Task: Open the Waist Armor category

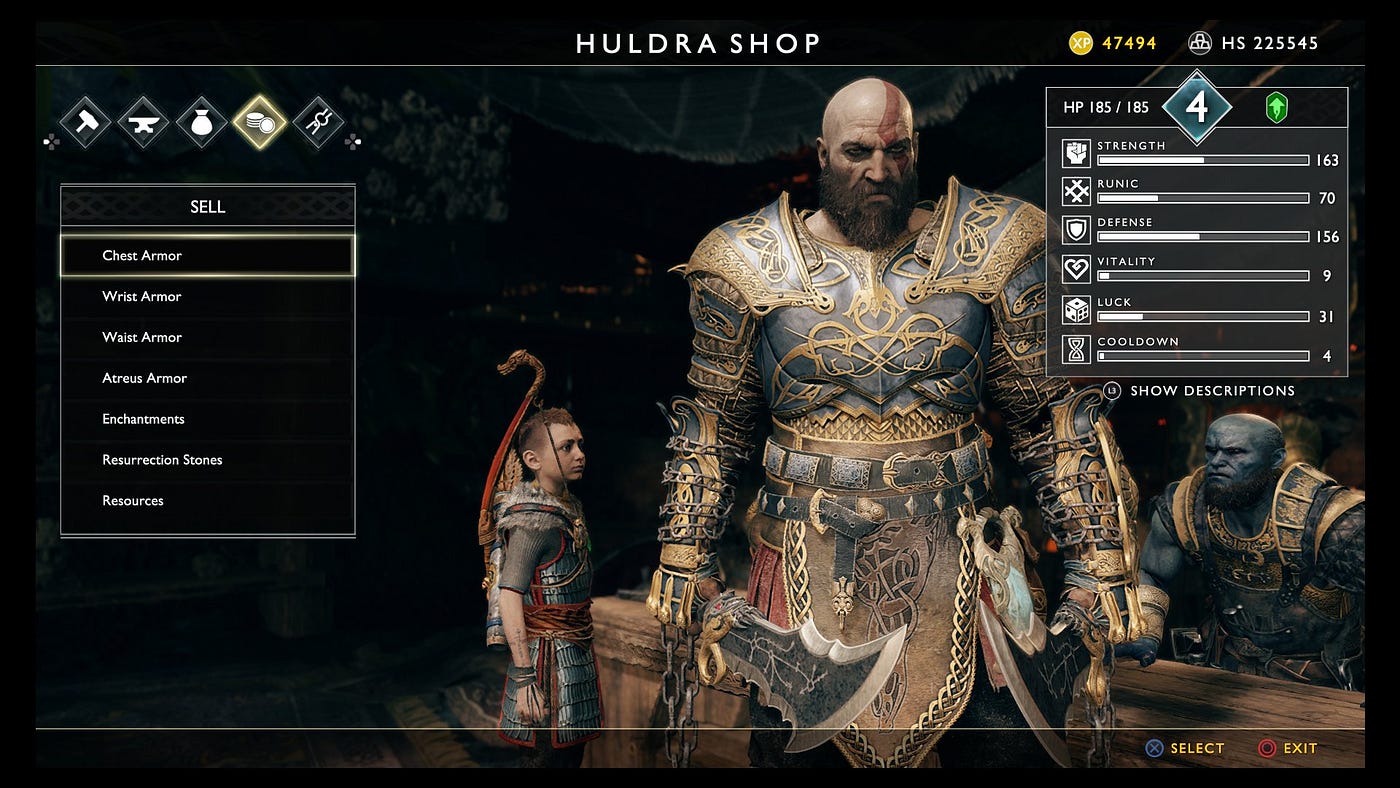Action: [x=207, y=337]
